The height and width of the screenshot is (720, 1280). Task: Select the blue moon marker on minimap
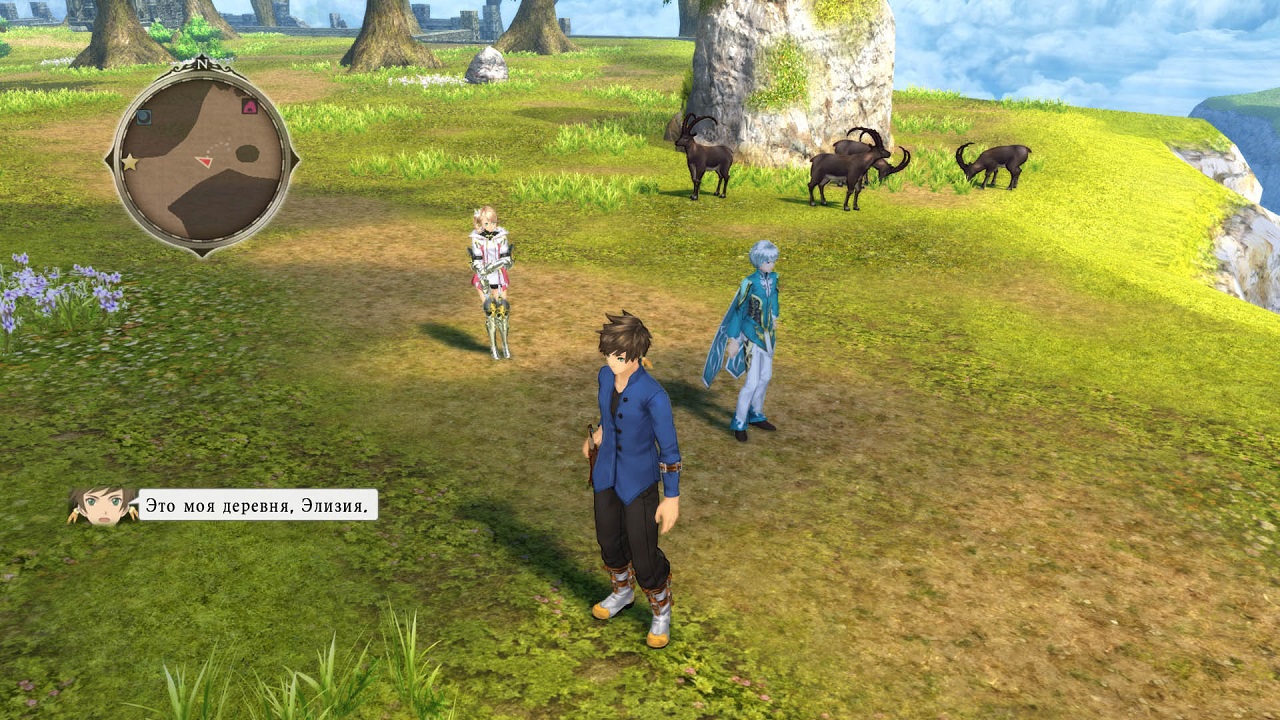coord(144,117)
